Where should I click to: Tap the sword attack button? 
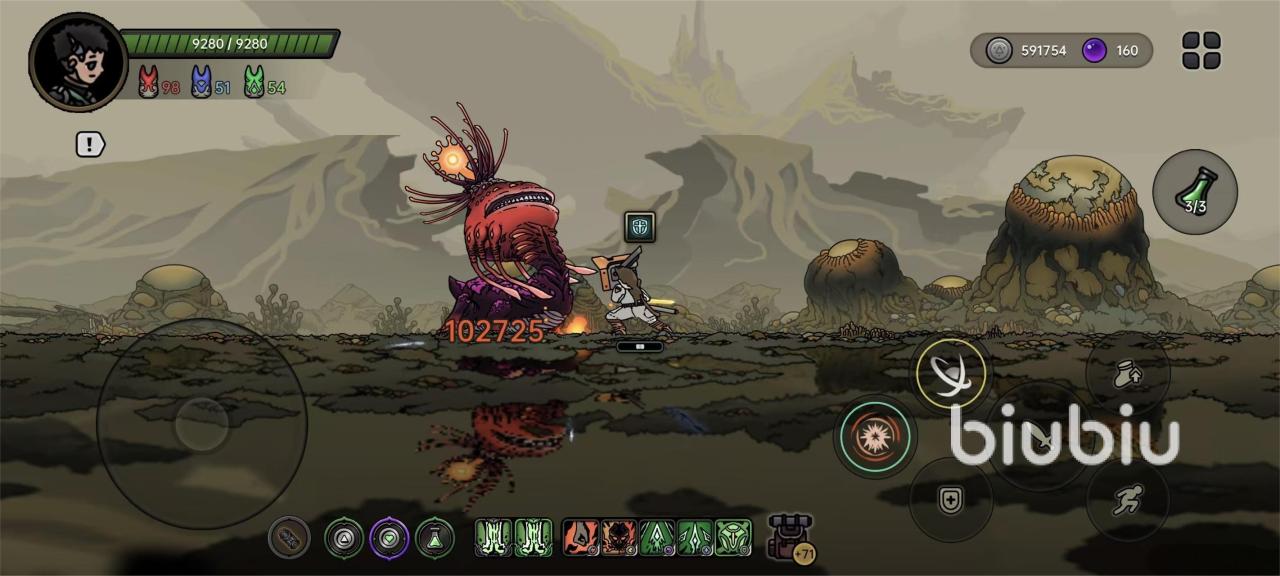point(1040,438)
